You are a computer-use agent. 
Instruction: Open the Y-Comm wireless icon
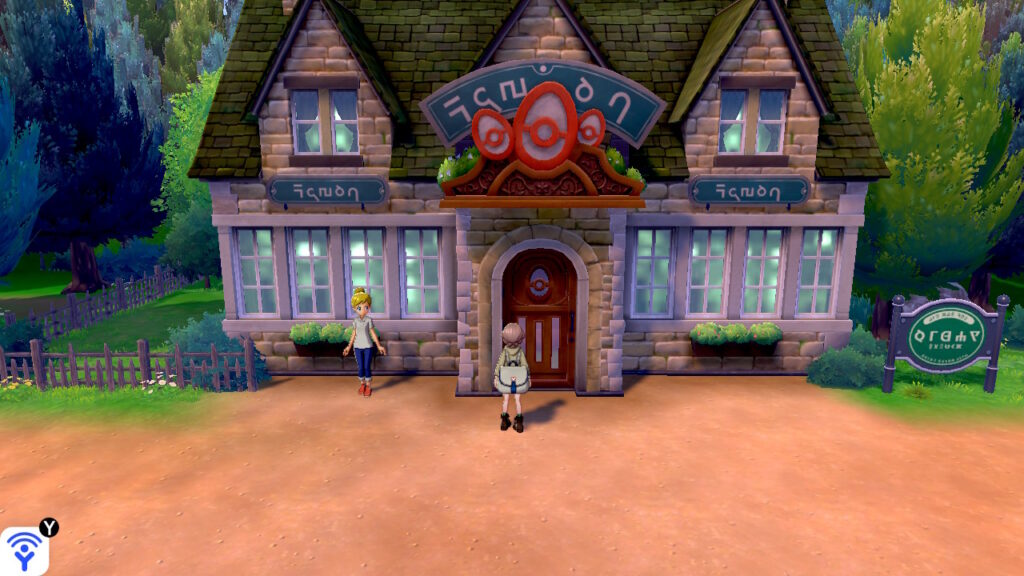24,551
